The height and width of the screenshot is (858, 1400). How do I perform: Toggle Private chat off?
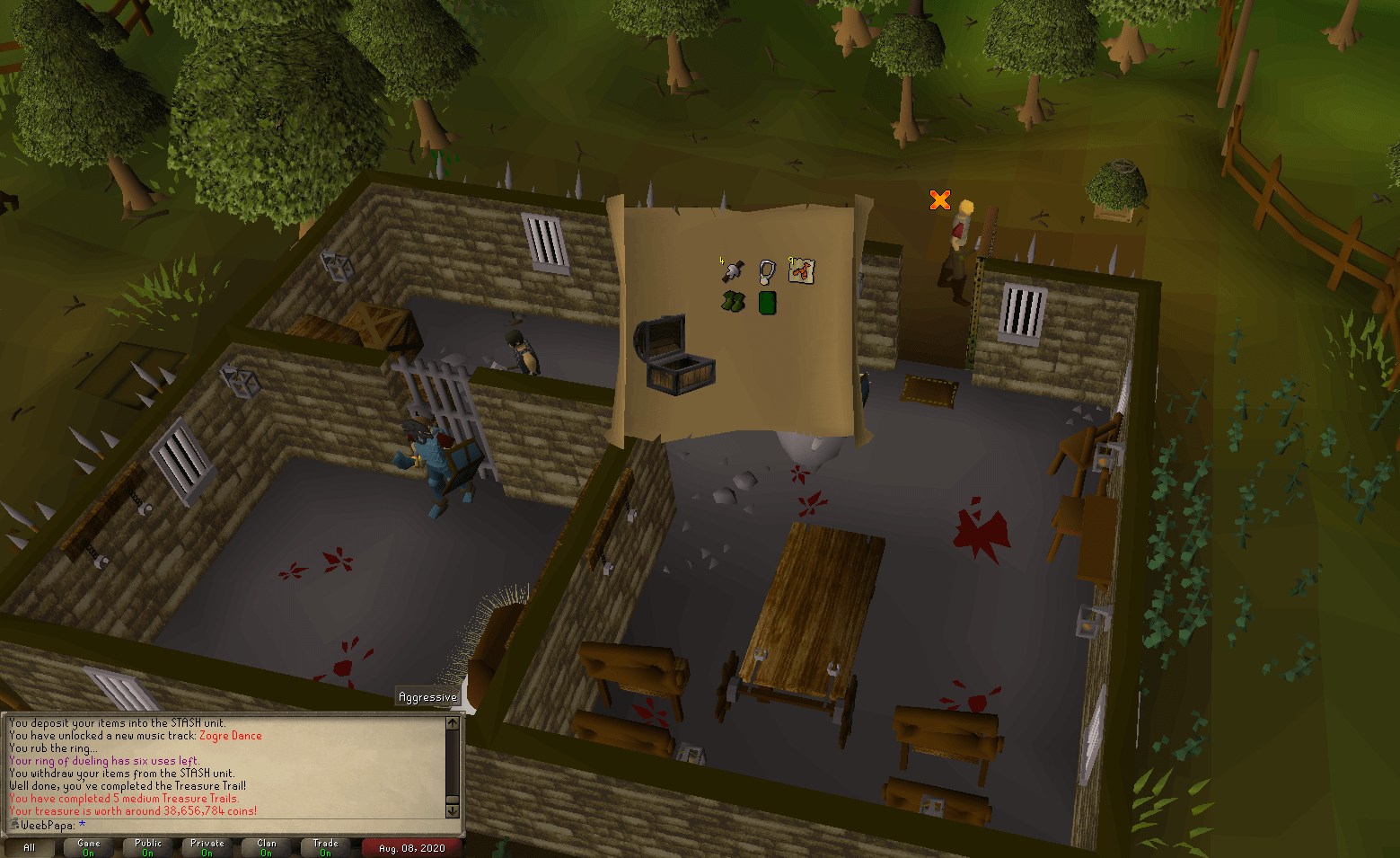206,847
